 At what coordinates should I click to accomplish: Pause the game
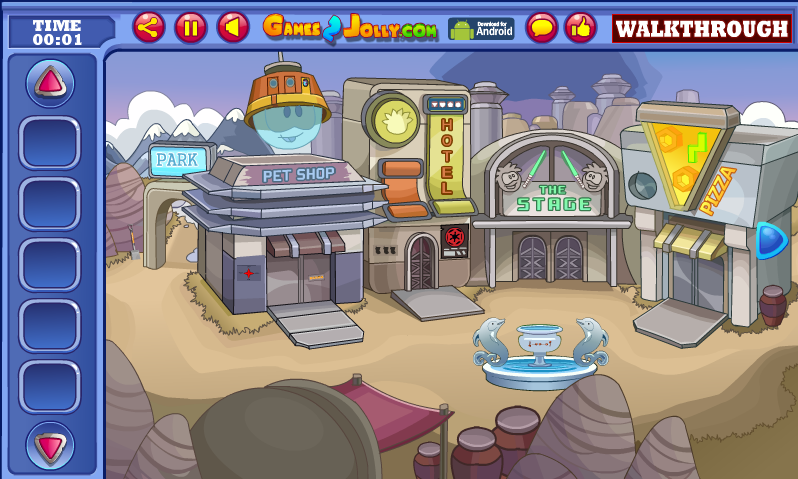[x=190, y=27]
